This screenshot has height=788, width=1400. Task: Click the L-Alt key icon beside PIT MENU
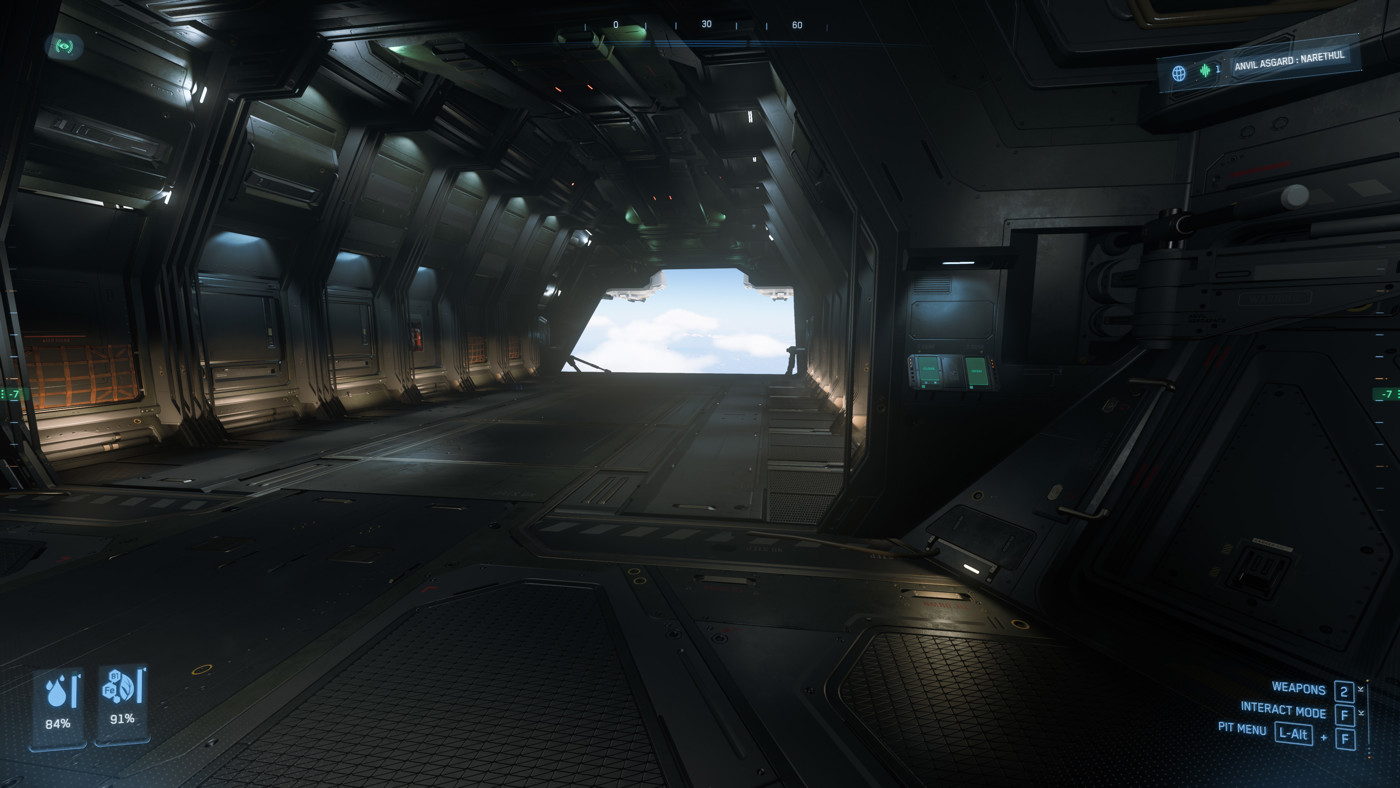coord(1294,735)
